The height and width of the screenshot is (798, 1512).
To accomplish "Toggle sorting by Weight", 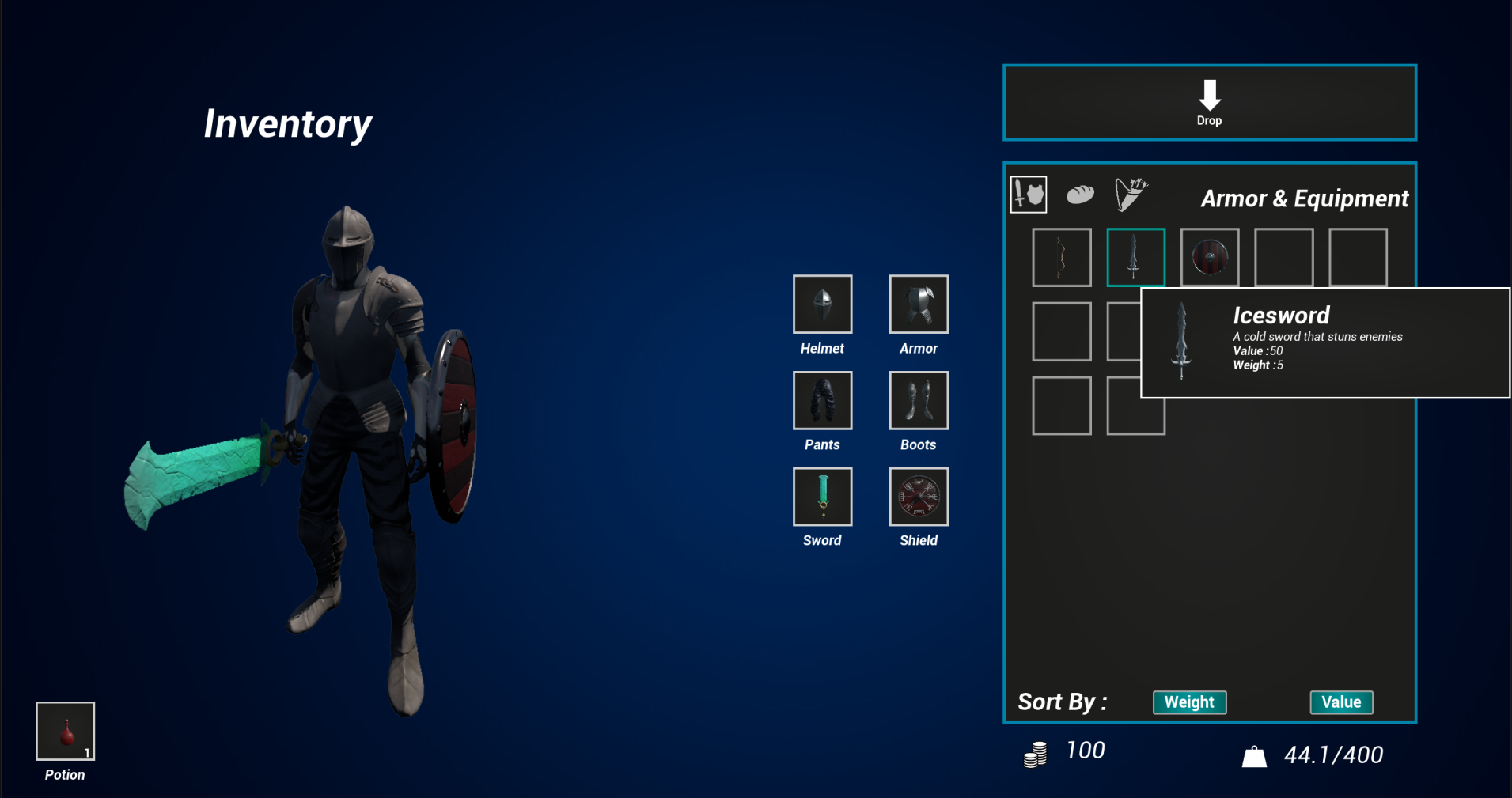I will pos(1189,702).
